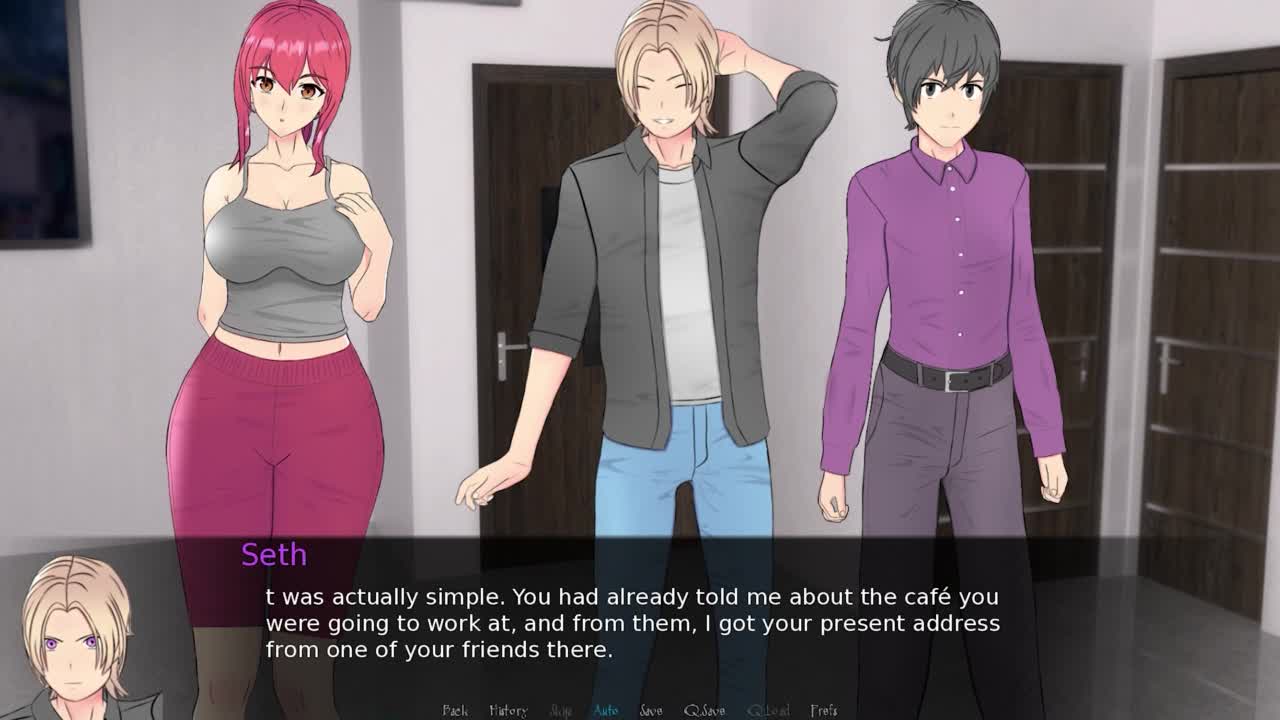Quick load with Q.Load
1280x720 pixels.
pyautogui.click(x=768, y=710)
